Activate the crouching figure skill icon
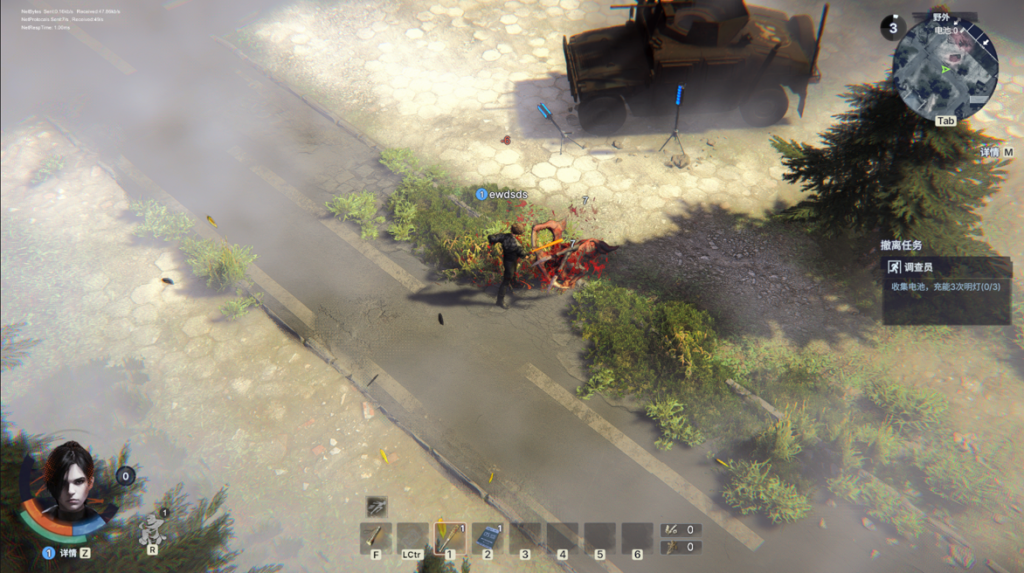The height and width of the screenshot is (573, 1024). 151,527
